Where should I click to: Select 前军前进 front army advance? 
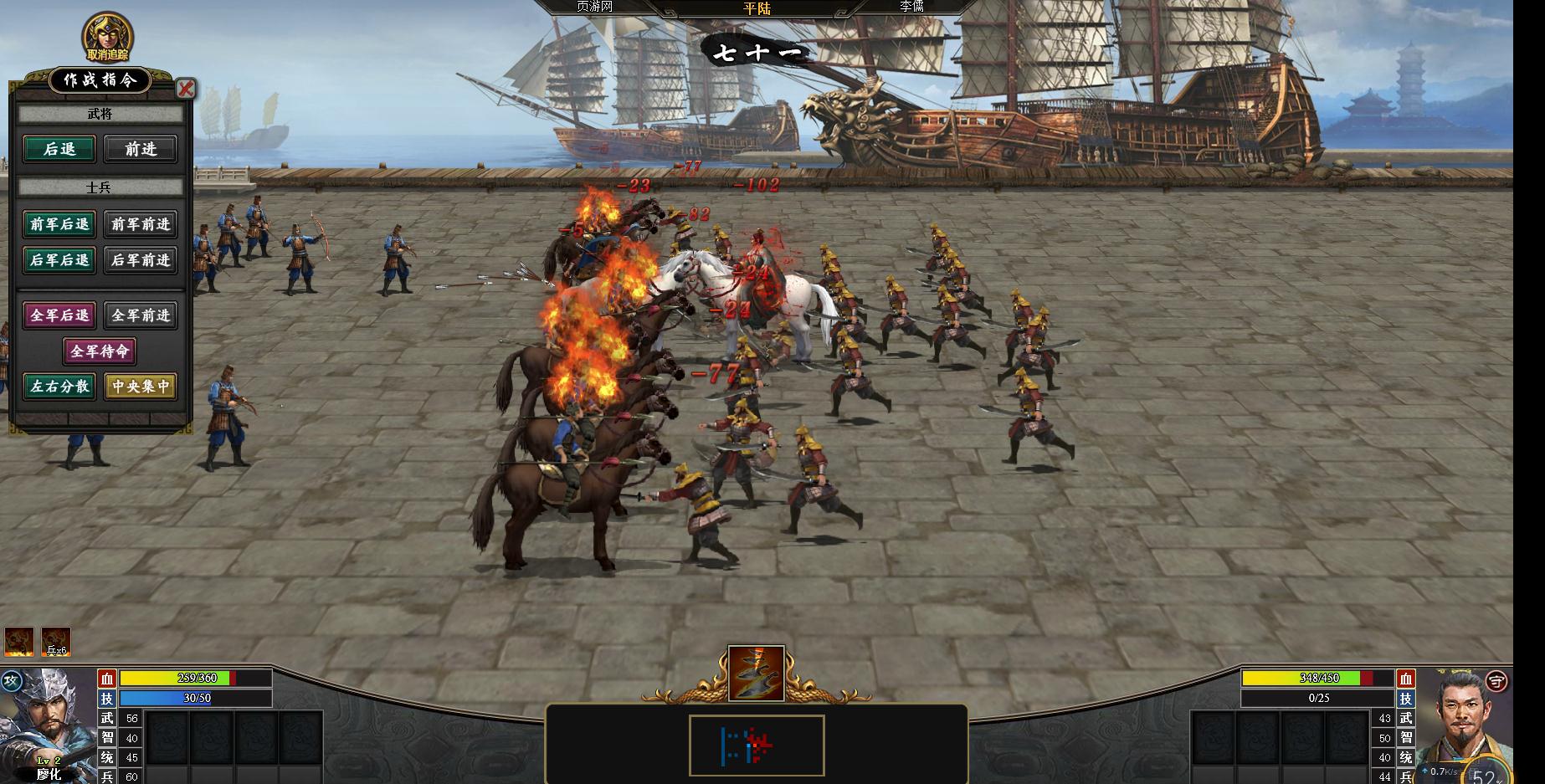click(141, 224)
